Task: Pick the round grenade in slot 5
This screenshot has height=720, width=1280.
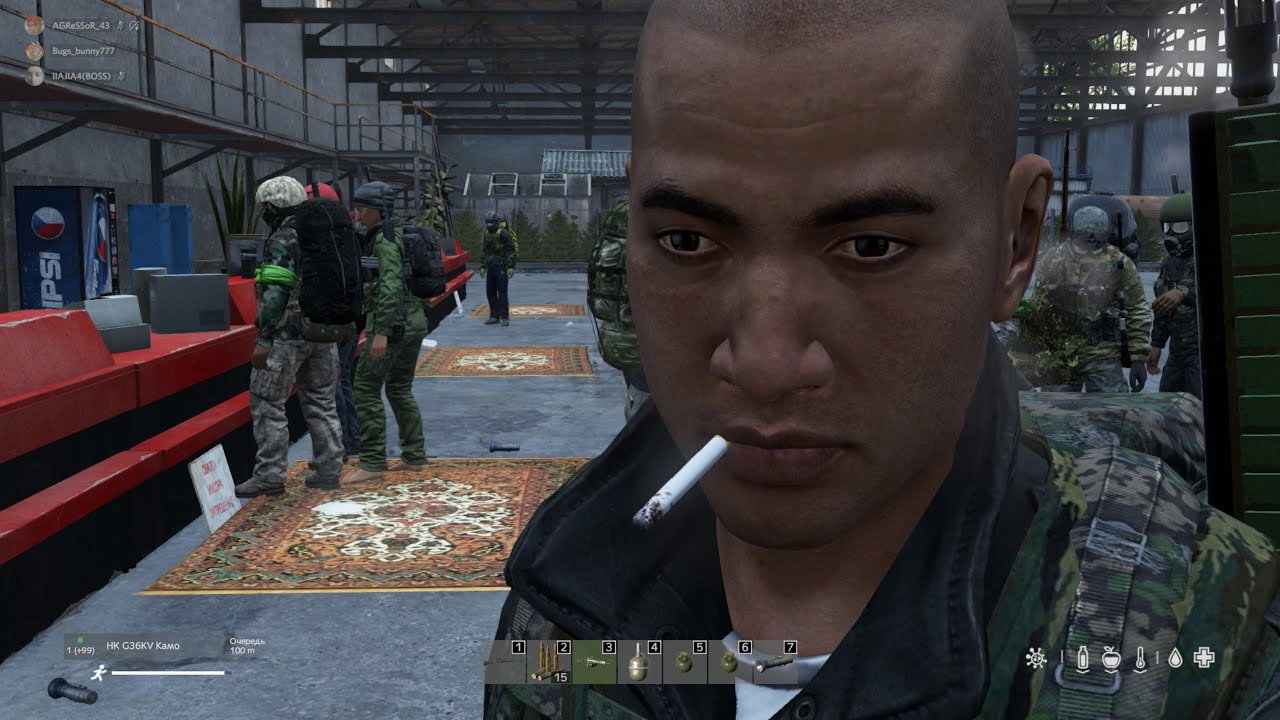Action: [x=684, y=662]
